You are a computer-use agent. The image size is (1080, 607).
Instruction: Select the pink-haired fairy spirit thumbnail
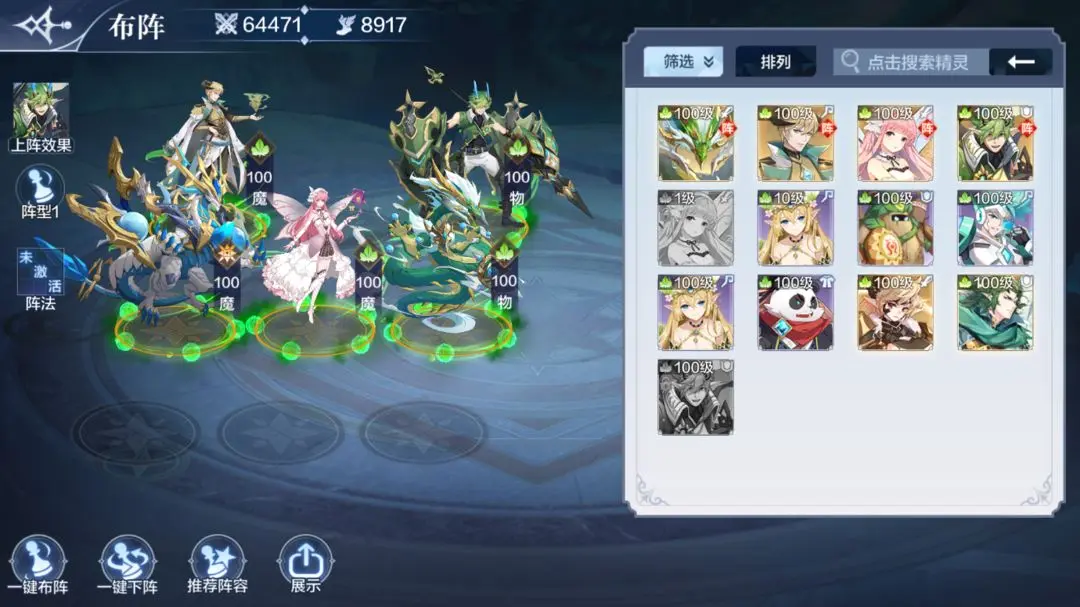pyautogui.click(x=895, y=142)
